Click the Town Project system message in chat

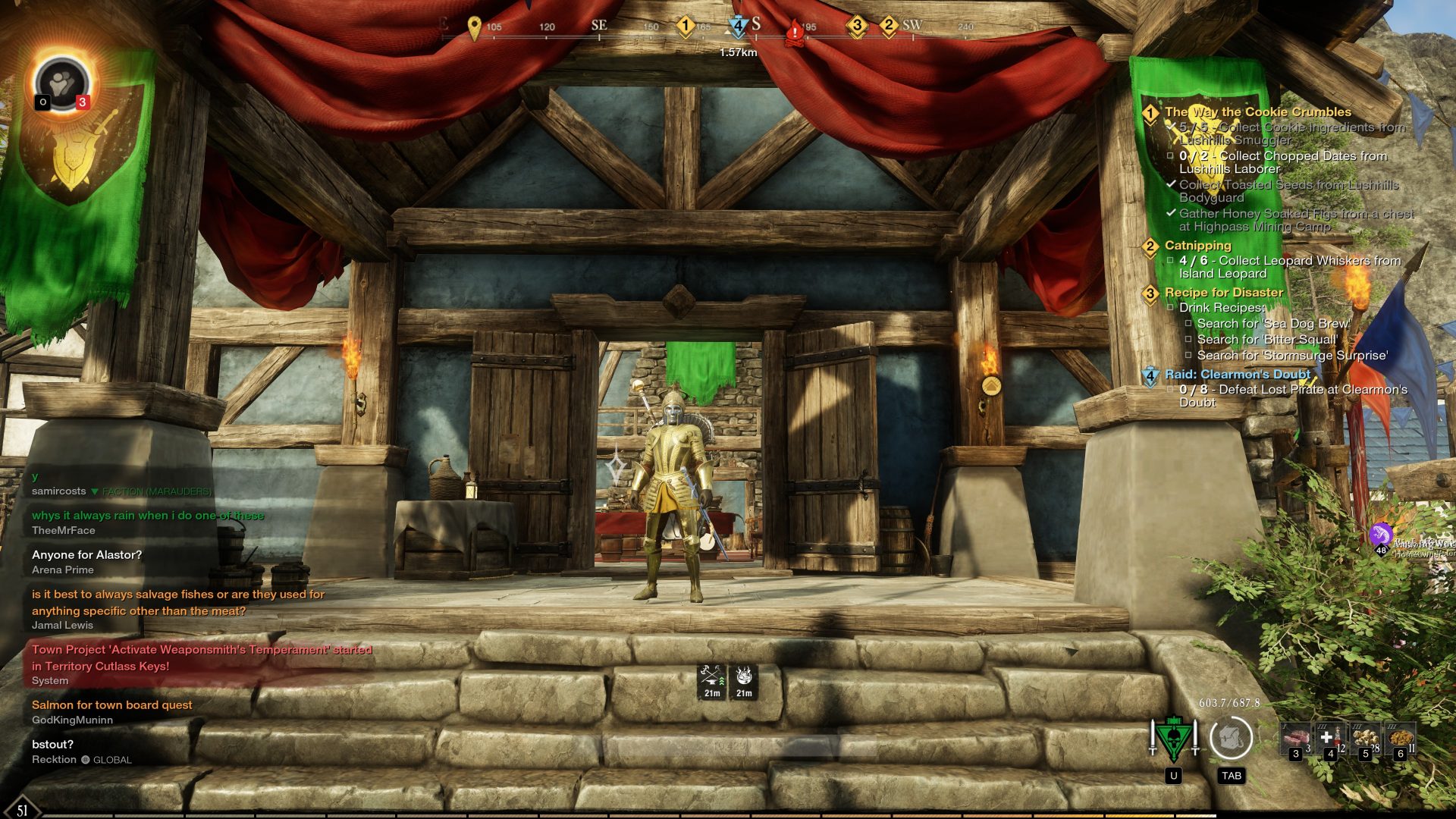point(201,657)
